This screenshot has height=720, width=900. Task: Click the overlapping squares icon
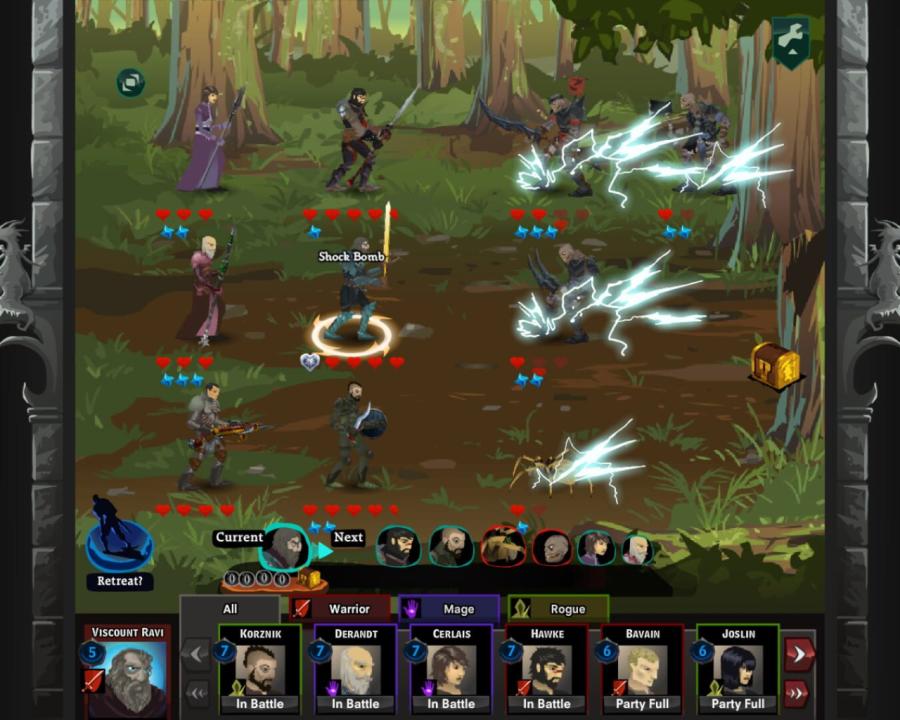click(130, 82)
